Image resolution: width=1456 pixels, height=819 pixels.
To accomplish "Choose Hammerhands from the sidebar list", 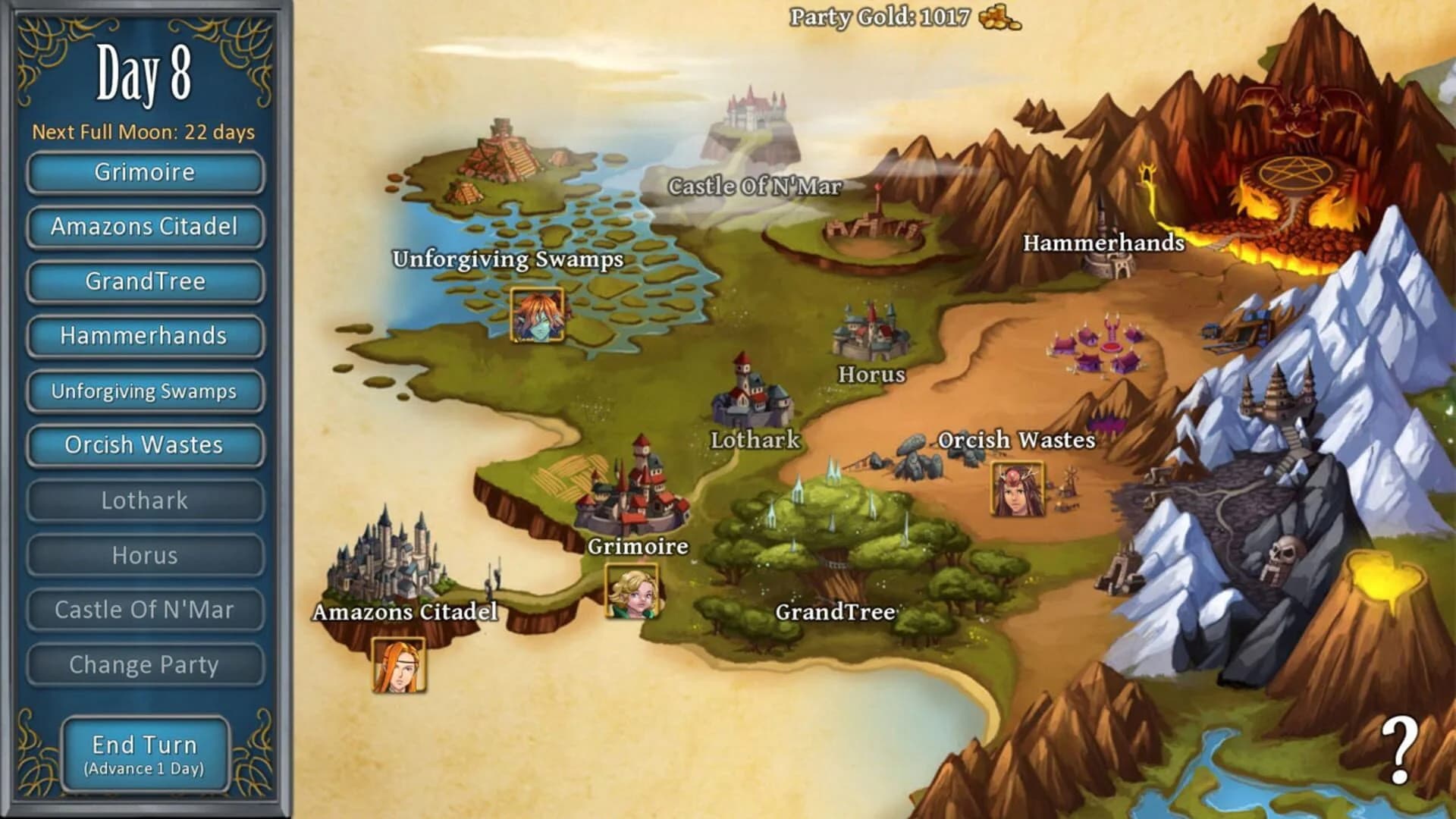I will click(x=144, y=336).
